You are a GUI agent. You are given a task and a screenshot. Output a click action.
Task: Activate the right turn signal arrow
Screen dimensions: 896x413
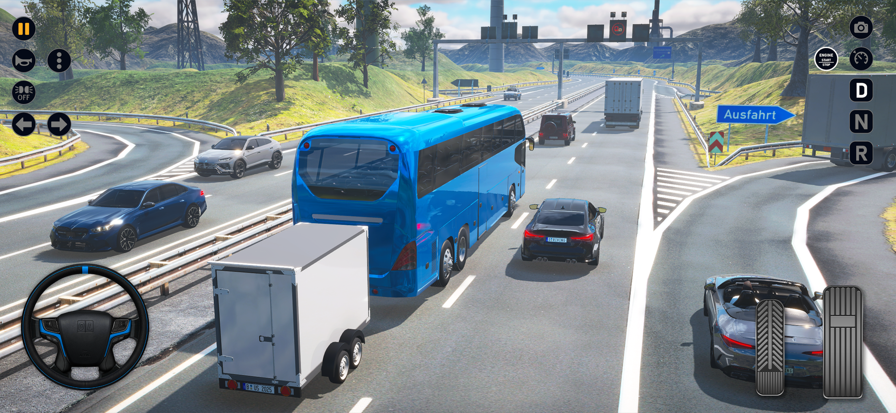click(59, 124)
